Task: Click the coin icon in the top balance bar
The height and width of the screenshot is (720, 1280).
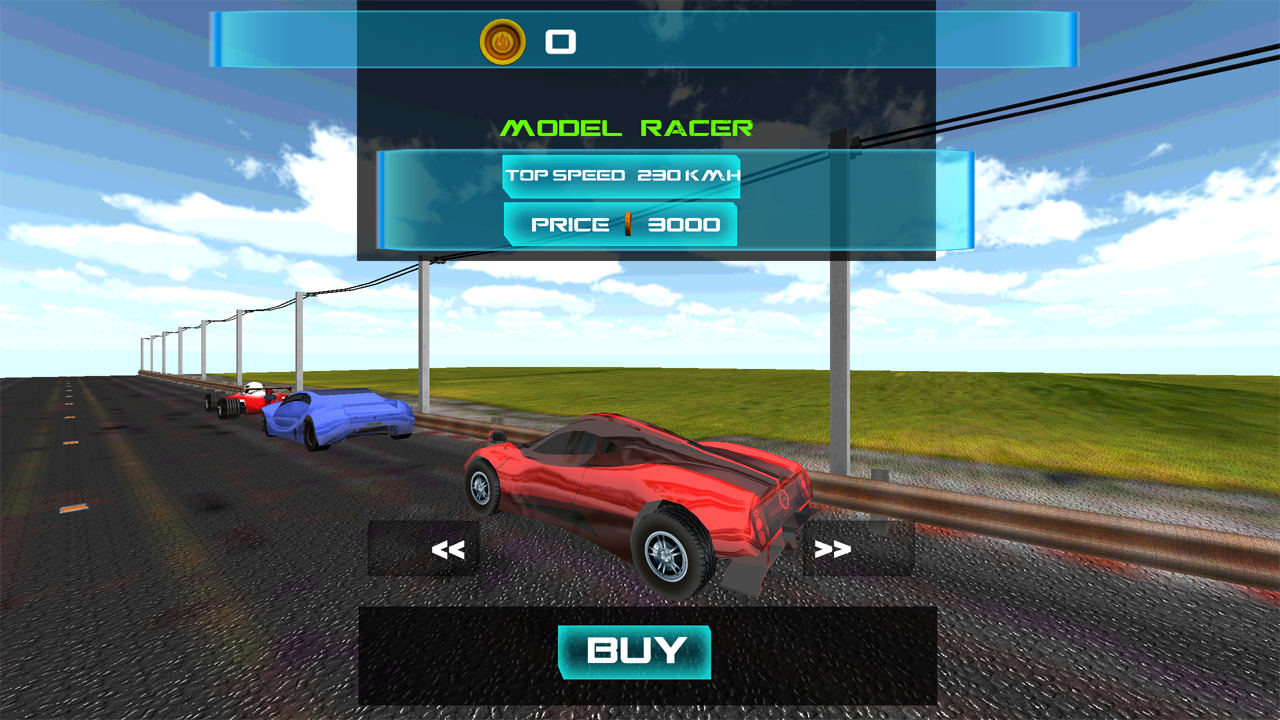Action: (x=504, y=41)
